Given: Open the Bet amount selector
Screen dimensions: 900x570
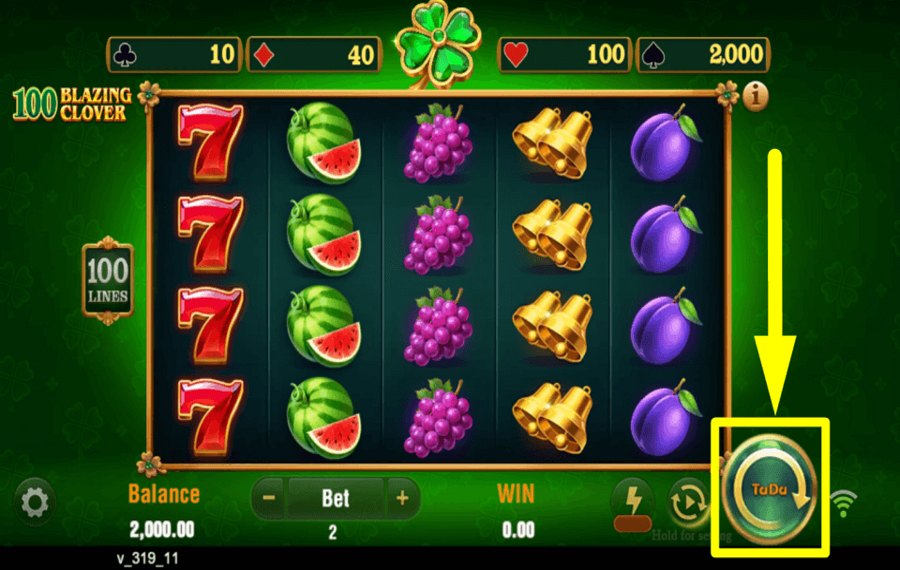Looking at the screenshot, I should click(x=335, y=497).
